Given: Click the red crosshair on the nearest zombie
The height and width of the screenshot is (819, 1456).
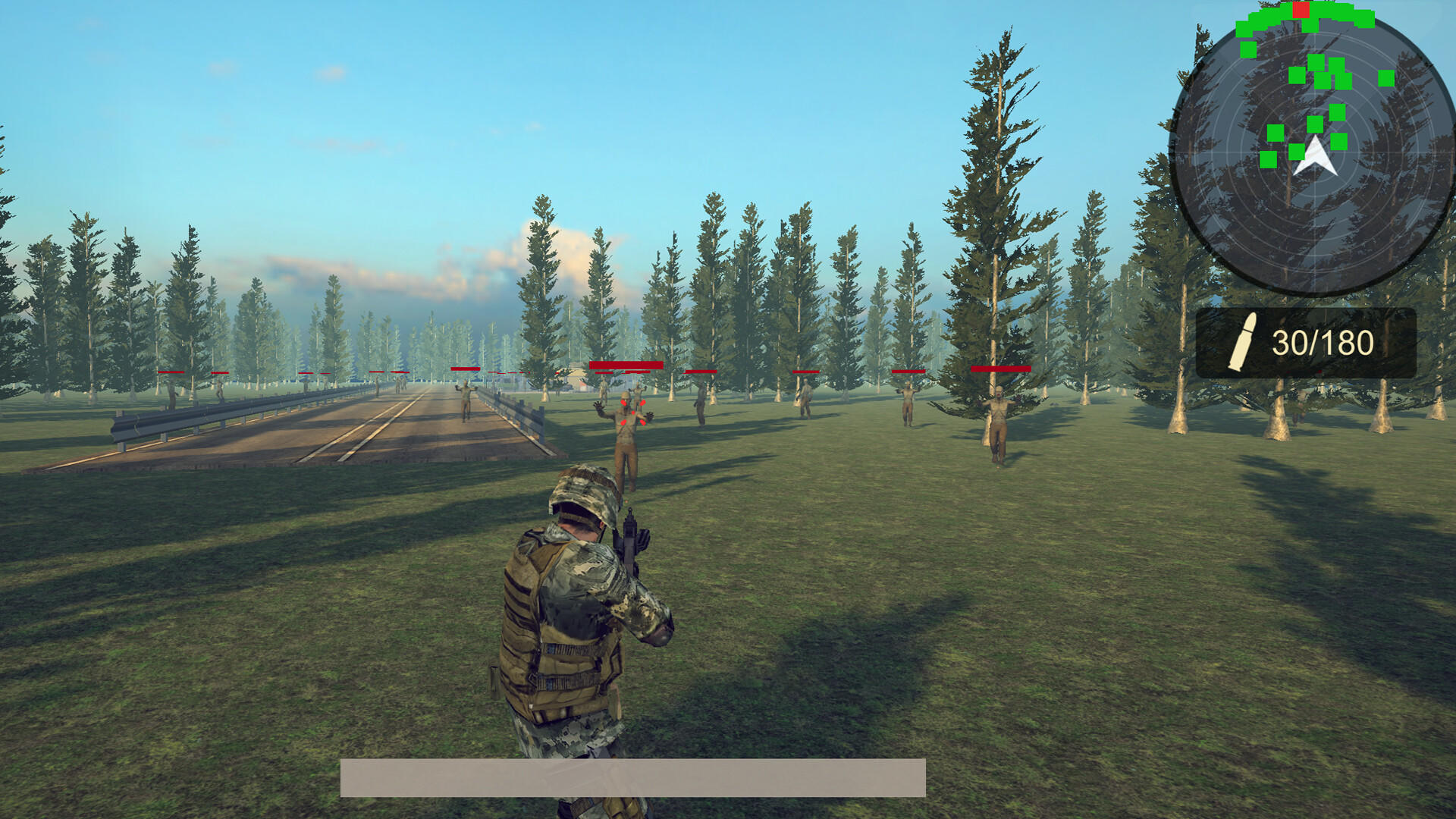Looking at the screenshot, I should point(633,413).
